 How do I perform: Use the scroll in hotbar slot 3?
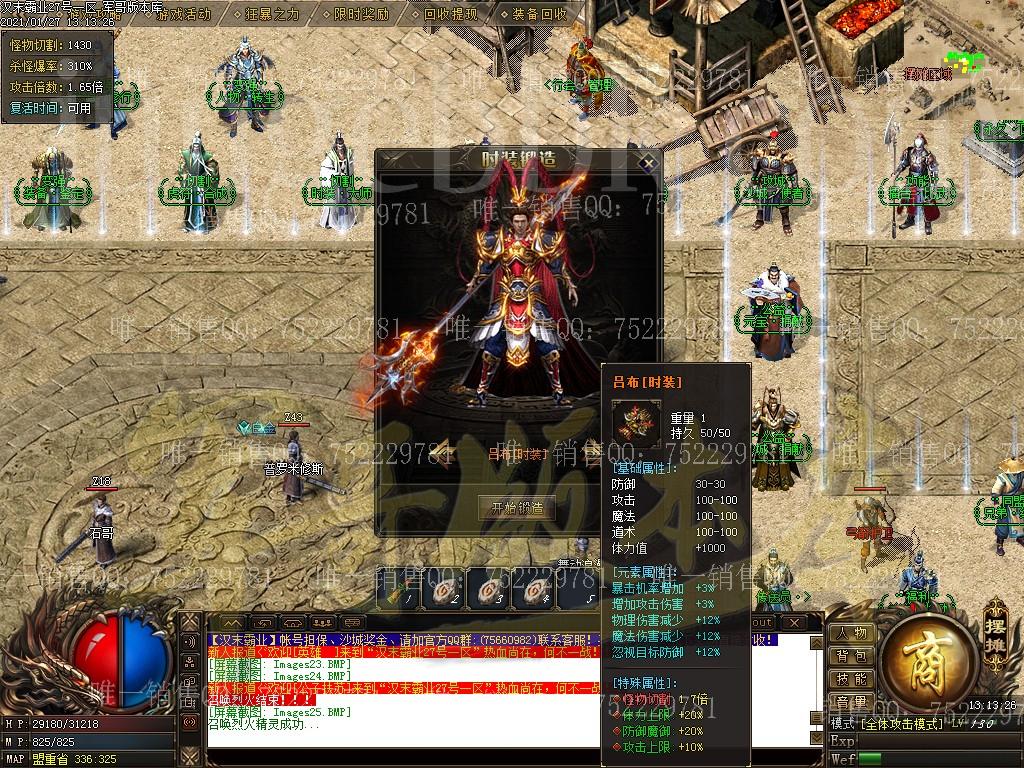[486, 590]
